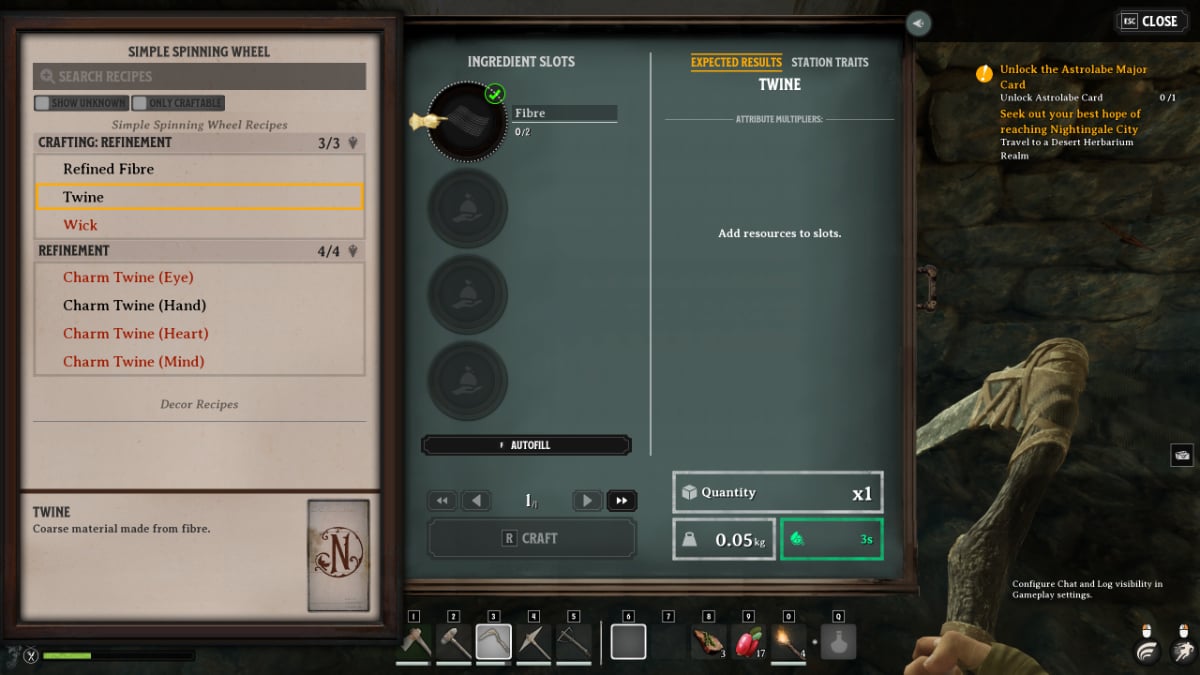Image resolution: width=1200 pixels, height=675 pixels.
Task: Open the Expected Results tab
Action: pos(736,62)
